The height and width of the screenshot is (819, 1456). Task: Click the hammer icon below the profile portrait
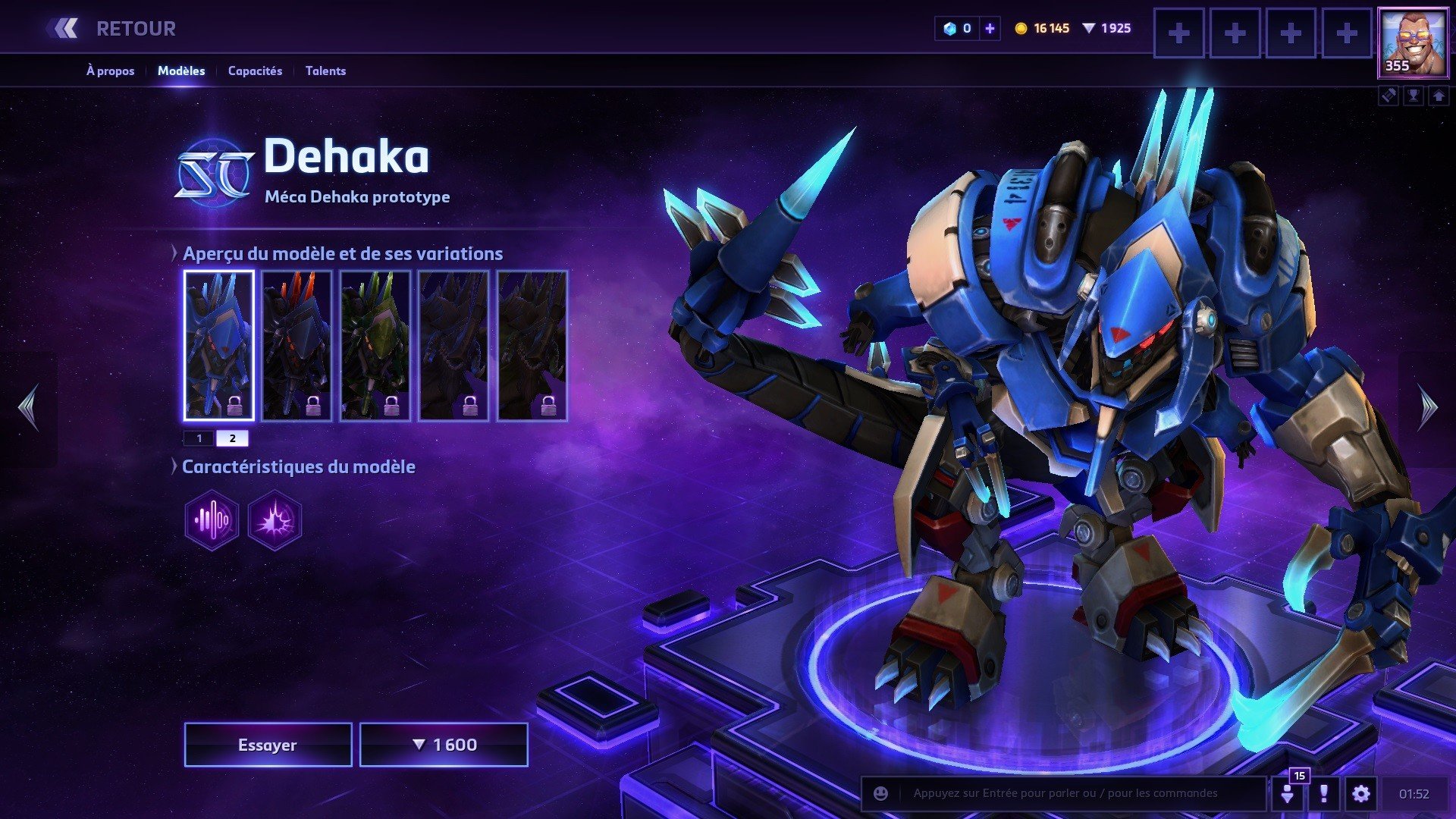1389,96
